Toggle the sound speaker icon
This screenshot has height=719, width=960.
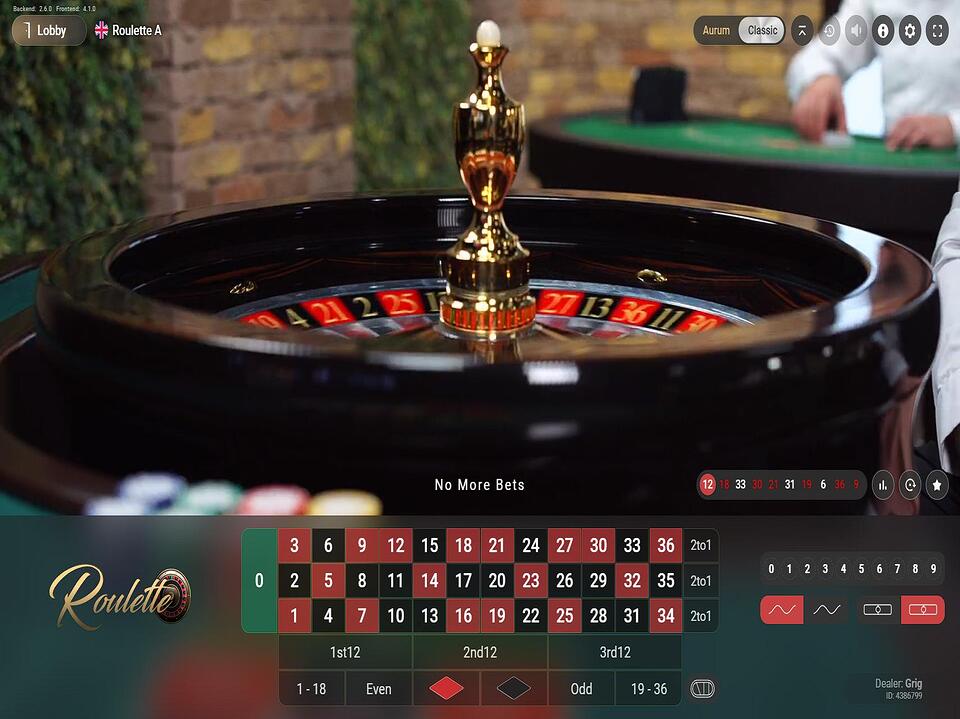point(856,30)
